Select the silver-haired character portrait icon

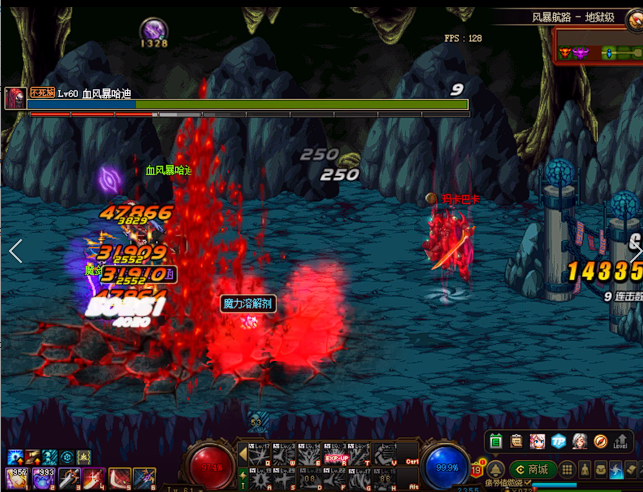coord(579,441)
